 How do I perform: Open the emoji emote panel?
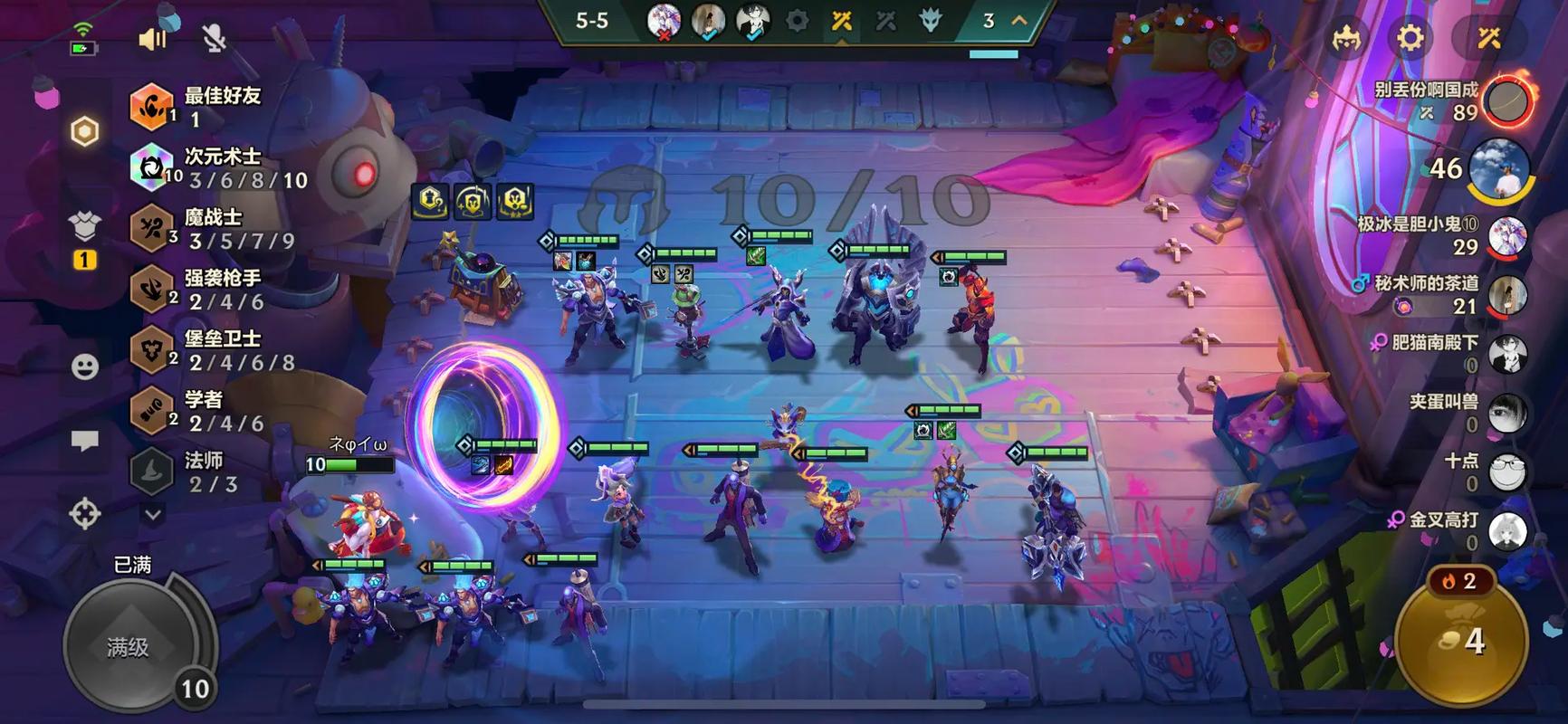click(x=85, y=367)
